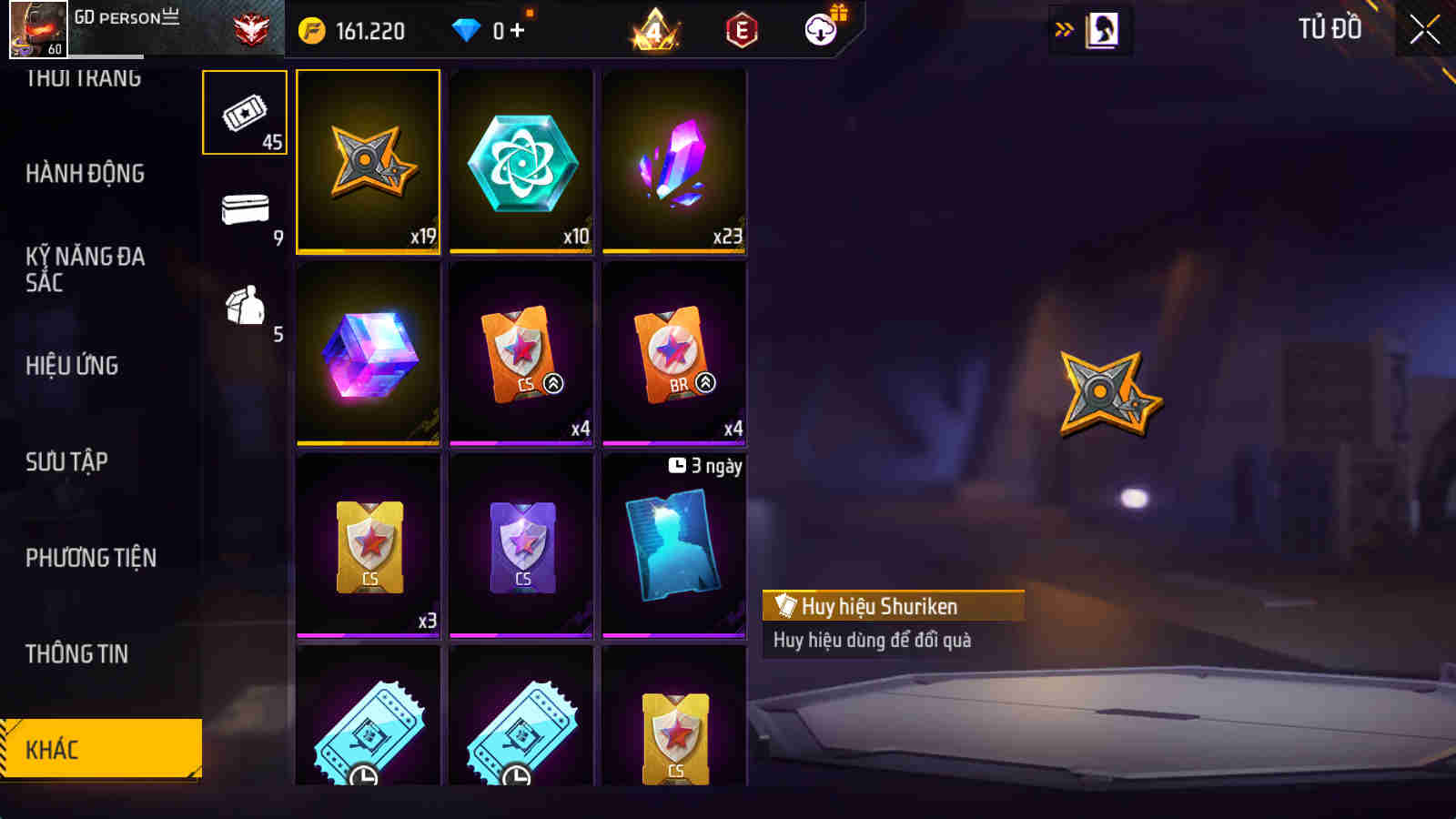1456x819 pixels.
Task: Switch to the KHÁC category tab
Action: [100, 748]
